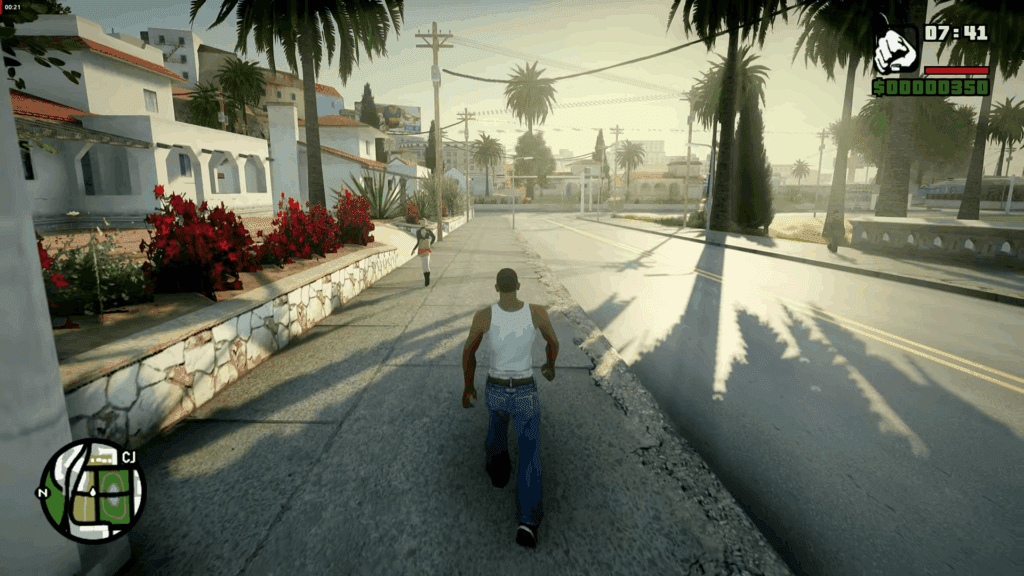Open the circular radar minimap
This screenshot has height=576, width=1024.
point(93,491)
